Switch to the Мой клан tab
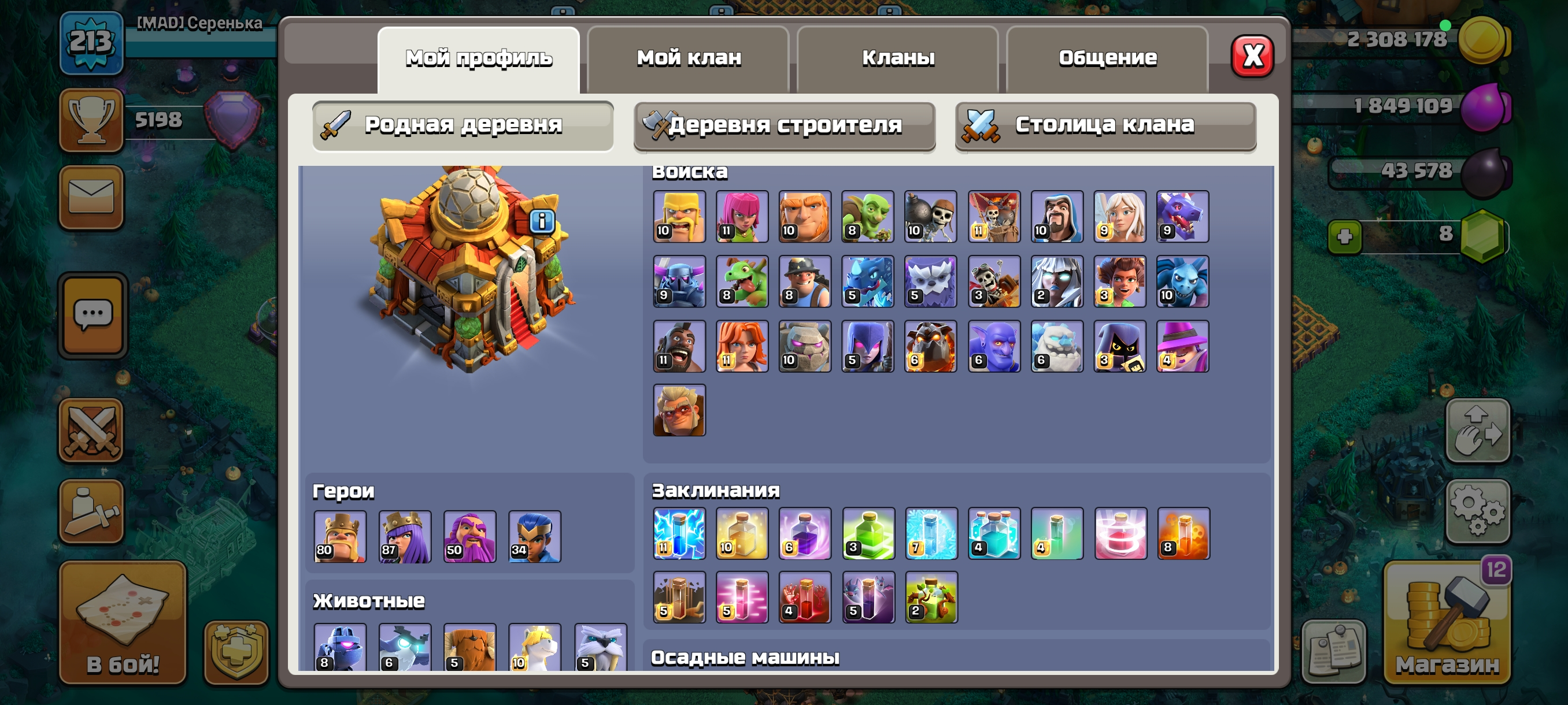The width and height of the screenshot is (1568, 705). (689, 58)
